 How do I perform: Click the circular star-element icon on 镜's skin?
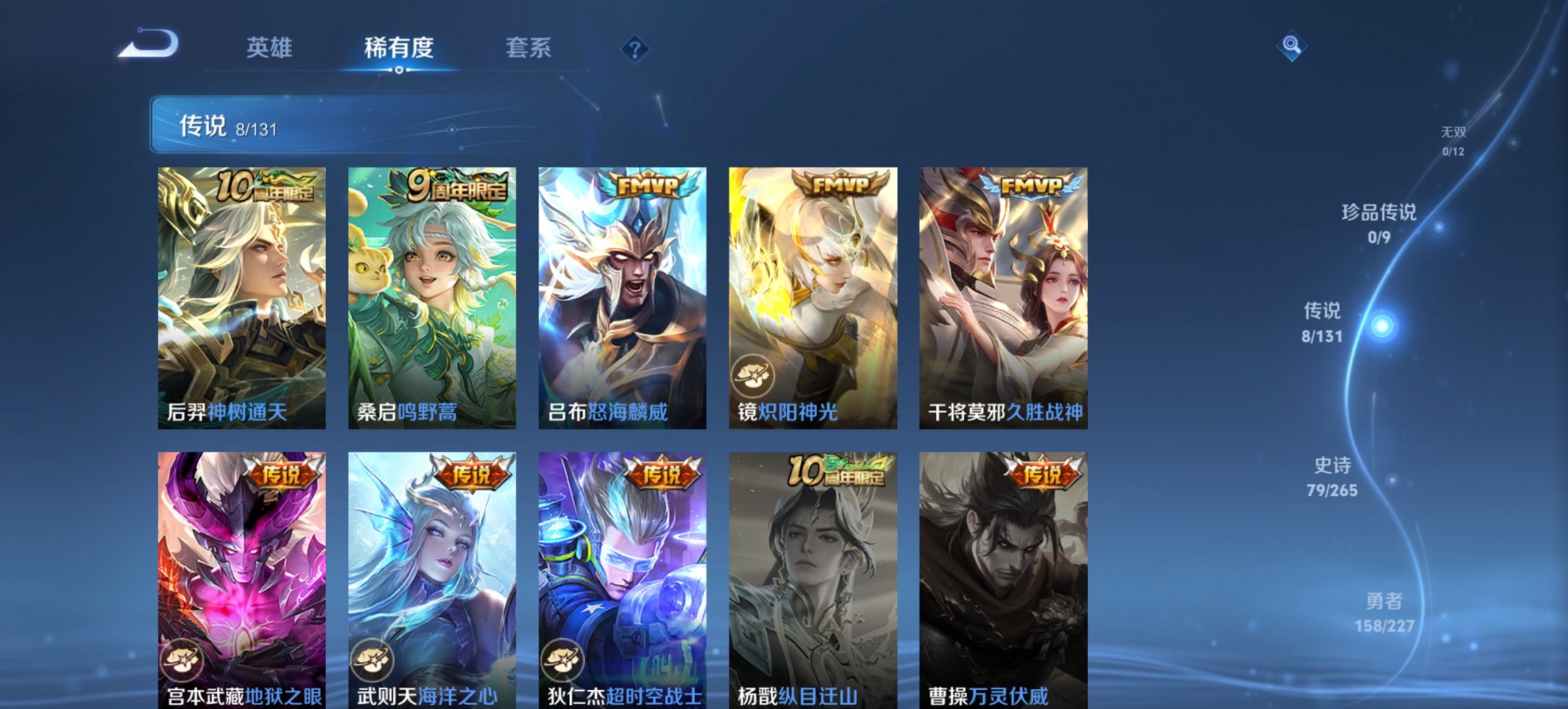click(752, 373)
